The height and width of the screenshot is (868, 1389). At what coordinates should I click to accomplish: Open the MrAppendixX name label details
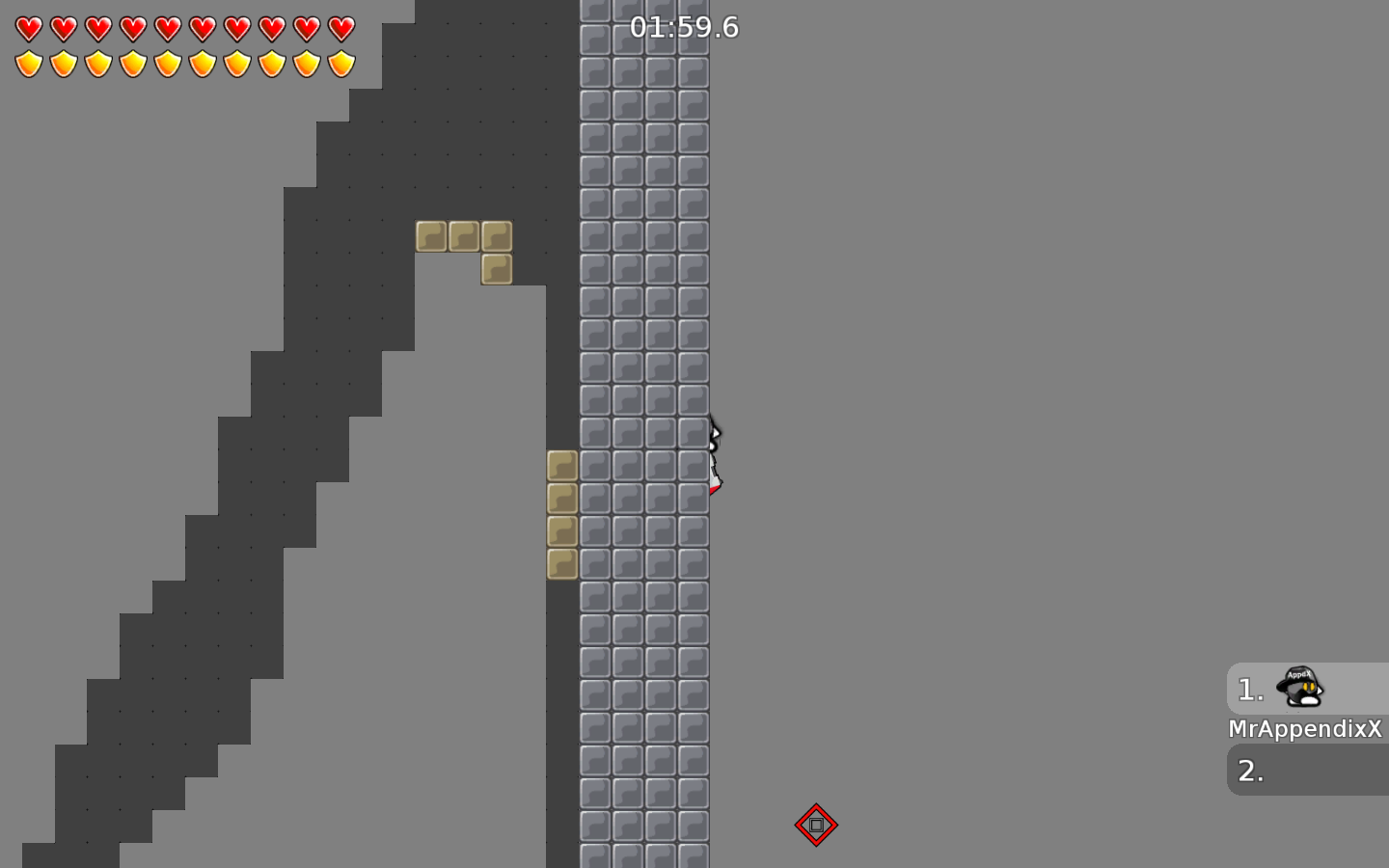pos(1304,729)
